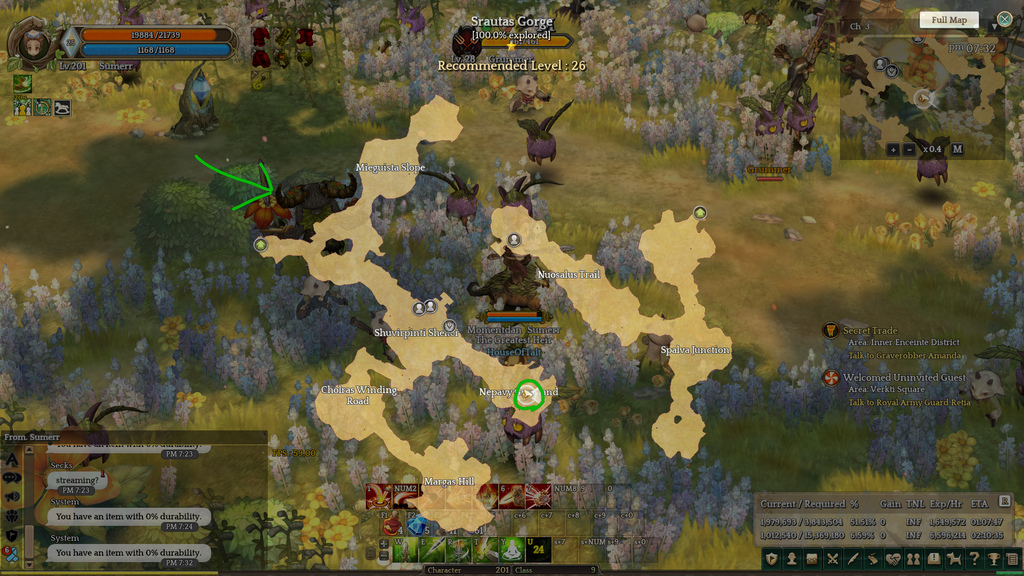Select the Secret Trade quest tracker entry
The image size is (1024, 576).
(869, 331)
